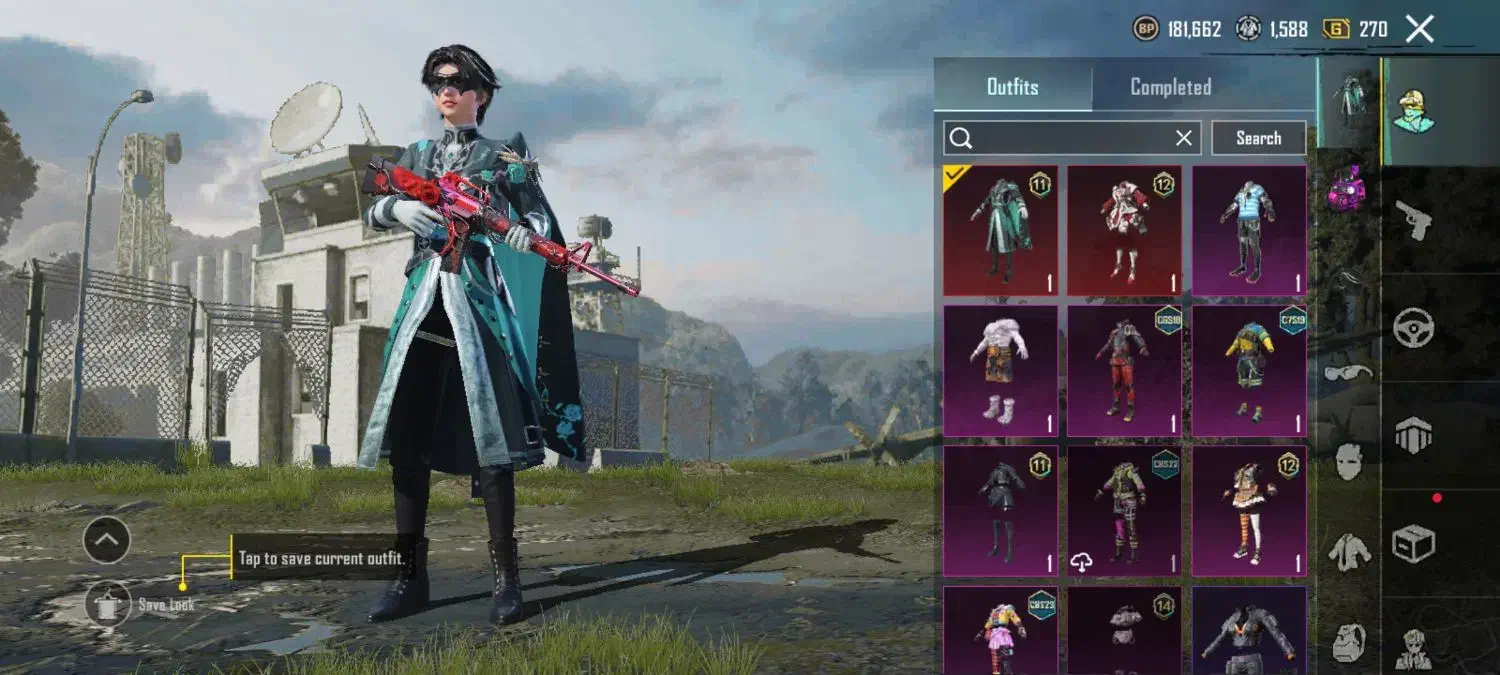Choose the yellow and blue C7S19 outfit
Viewport: 1500px width, 675px height.
[1249, 371]
